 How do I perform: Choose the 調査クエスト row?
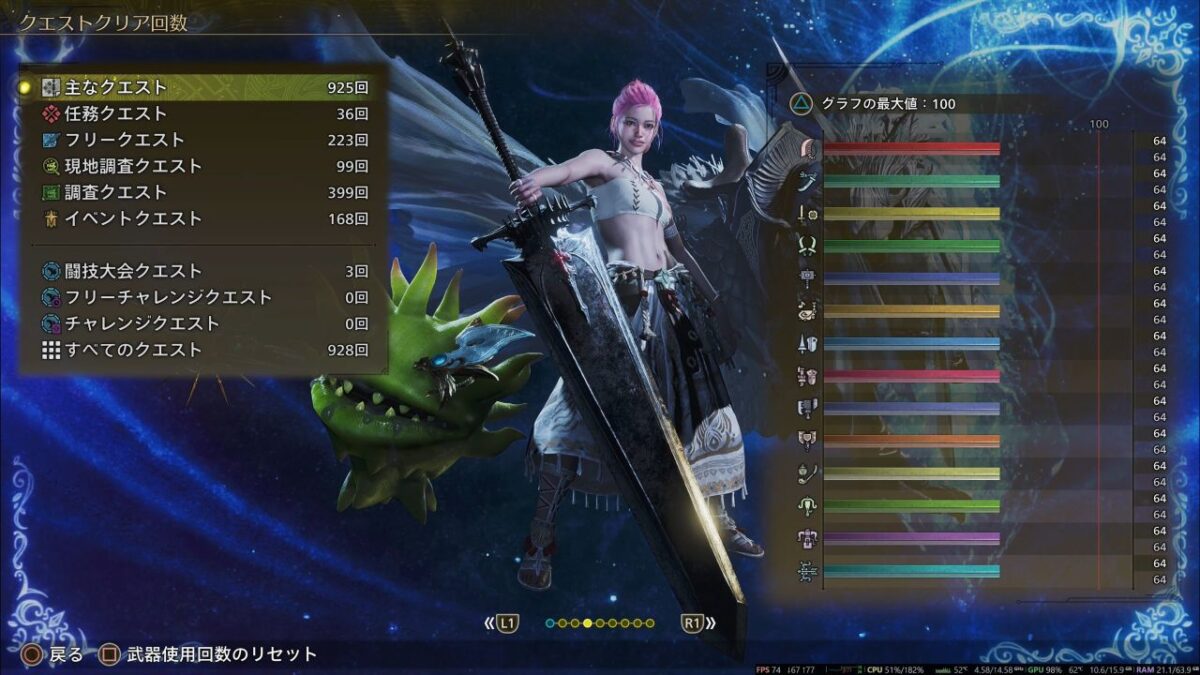[200, 192]
